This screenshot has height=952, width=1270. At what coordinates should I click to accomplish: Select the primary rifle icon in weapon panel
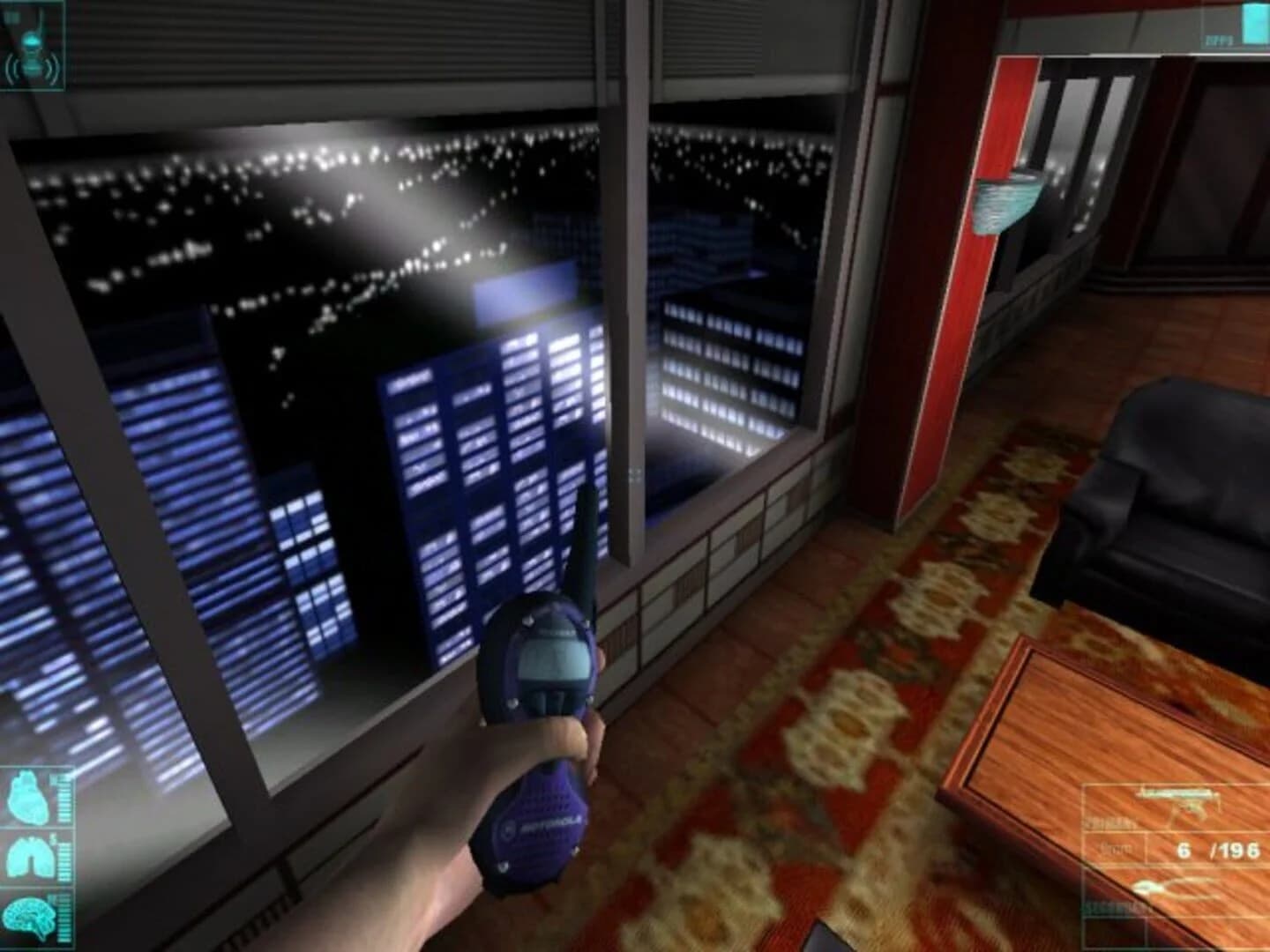click(1177, 804)
